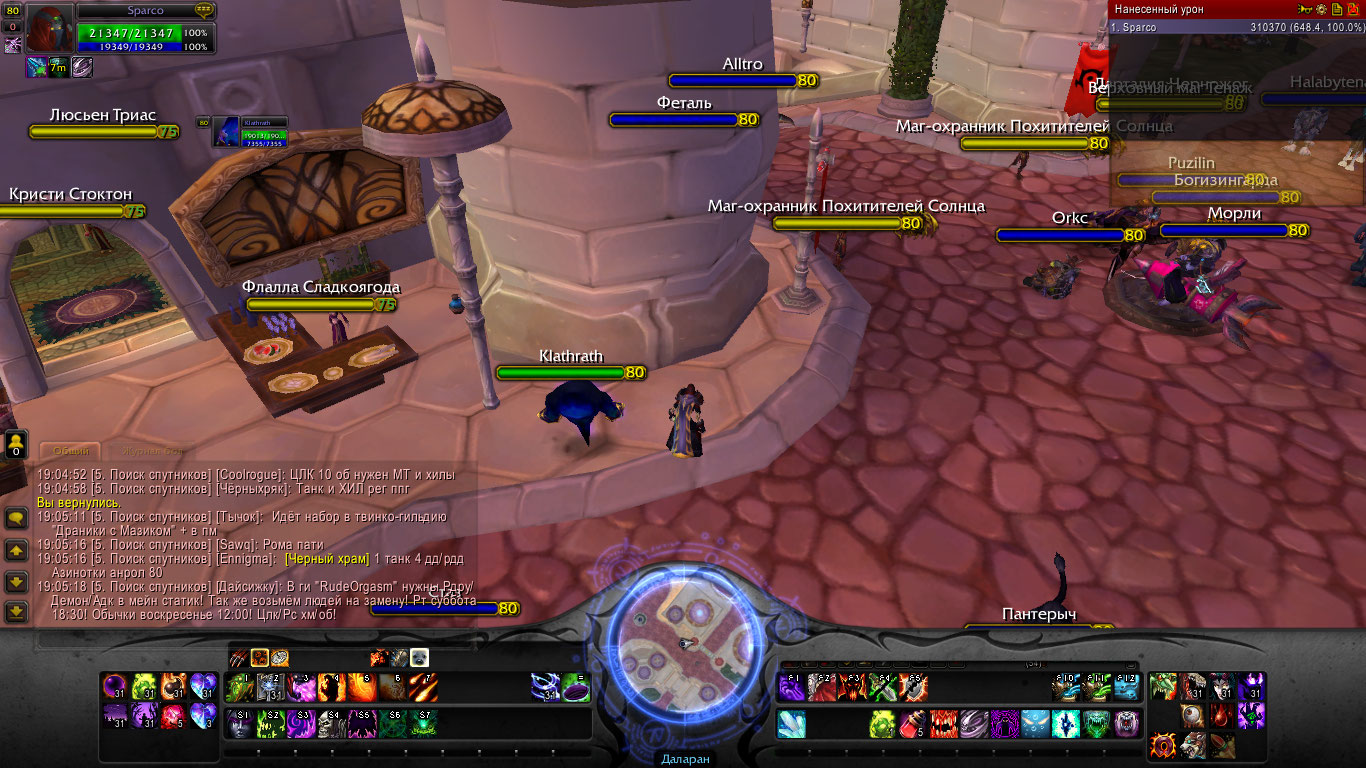Open the chat speech bubble menu button

tap(16, 518)
